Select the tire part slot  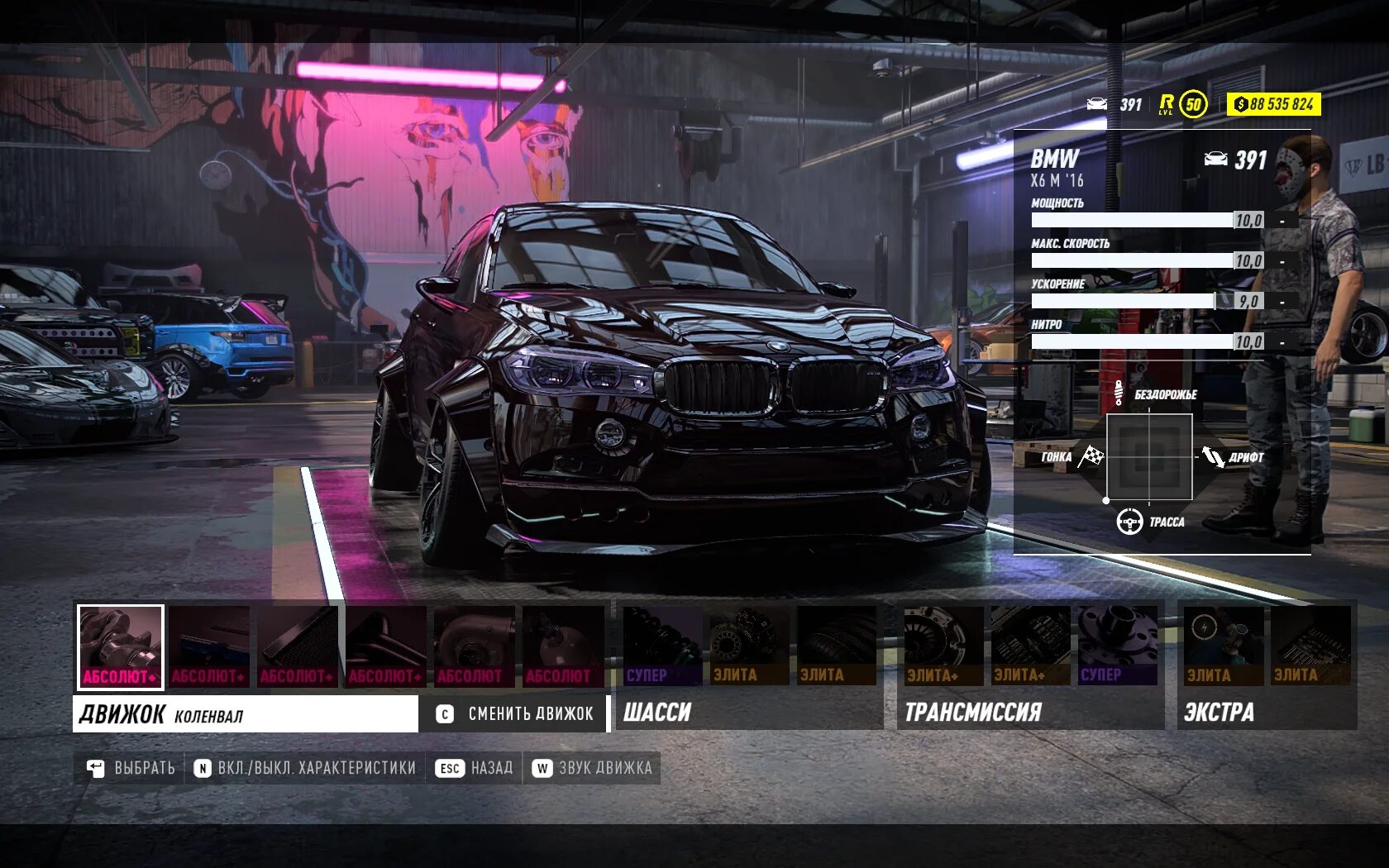(x=835, y=646)
